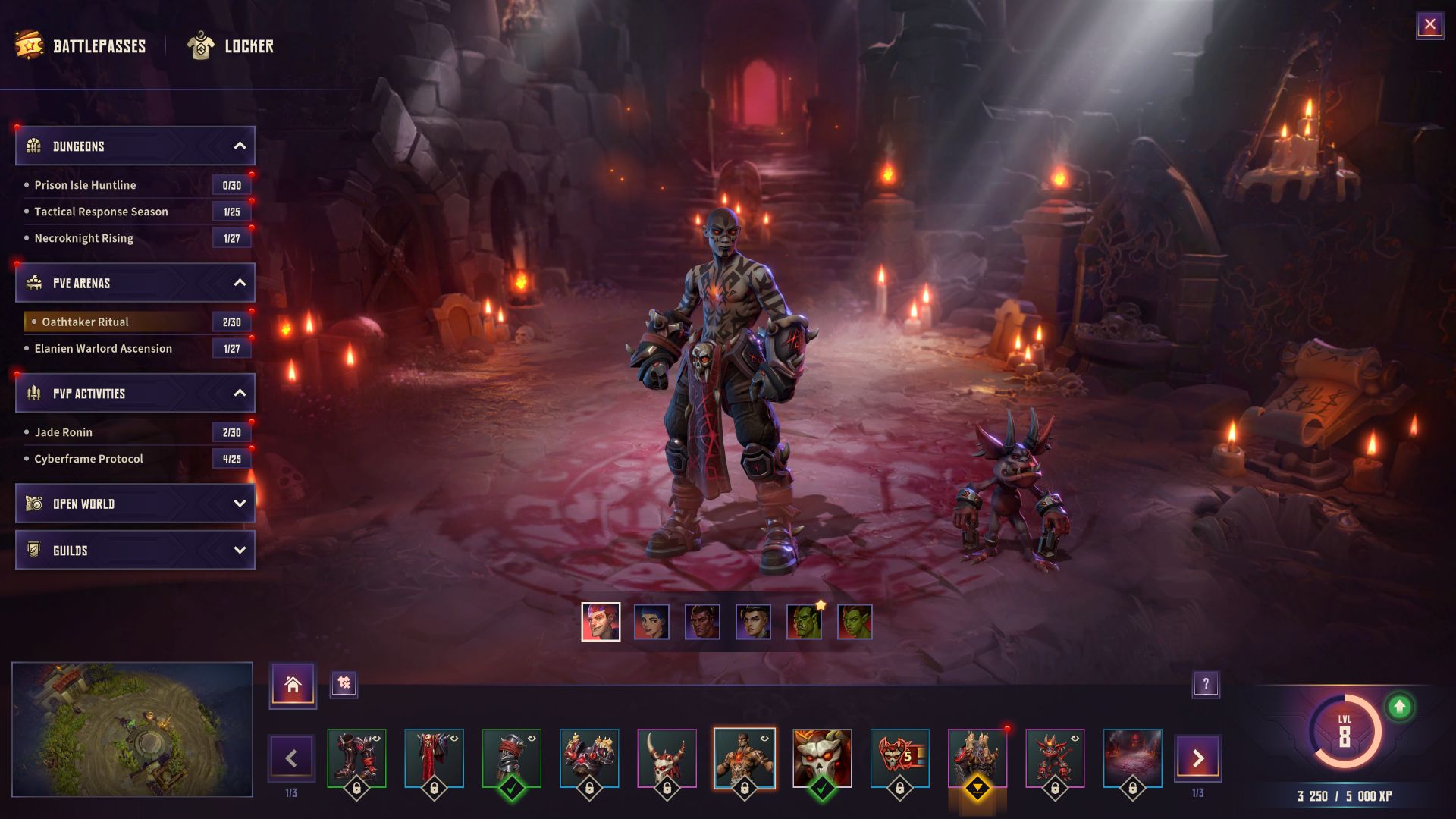Screen dimensions: 1456x819
Task: Select the Prison Isle Huntline battlepass
Action: tap(85, 185)
